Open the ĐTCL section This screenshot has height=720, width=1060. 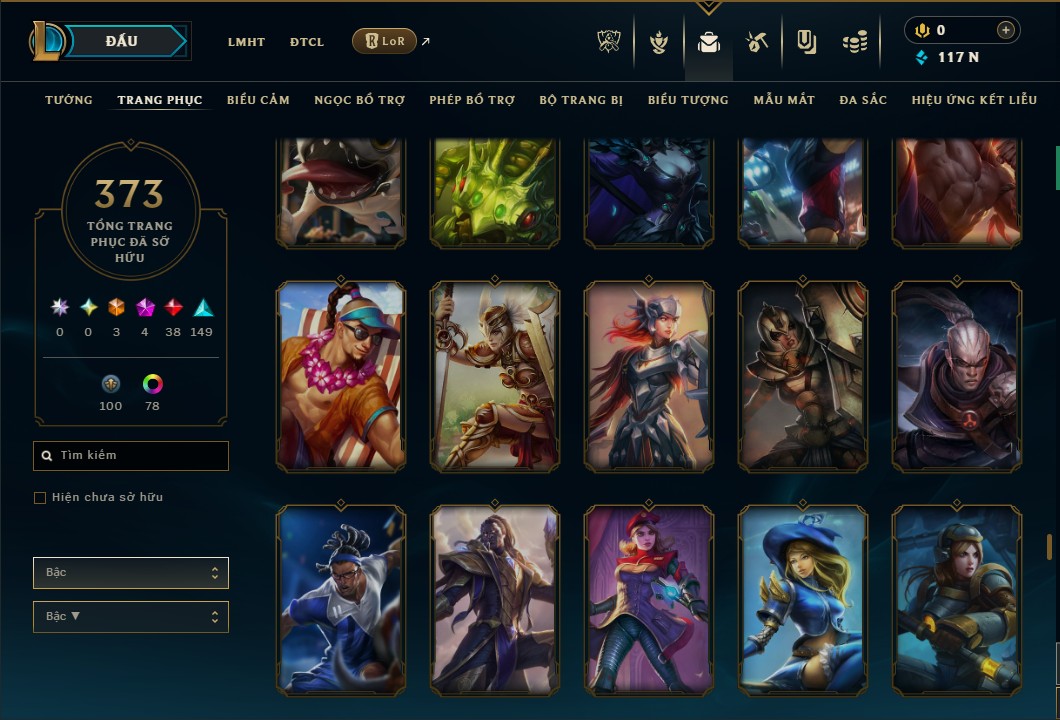click(307, 42)
